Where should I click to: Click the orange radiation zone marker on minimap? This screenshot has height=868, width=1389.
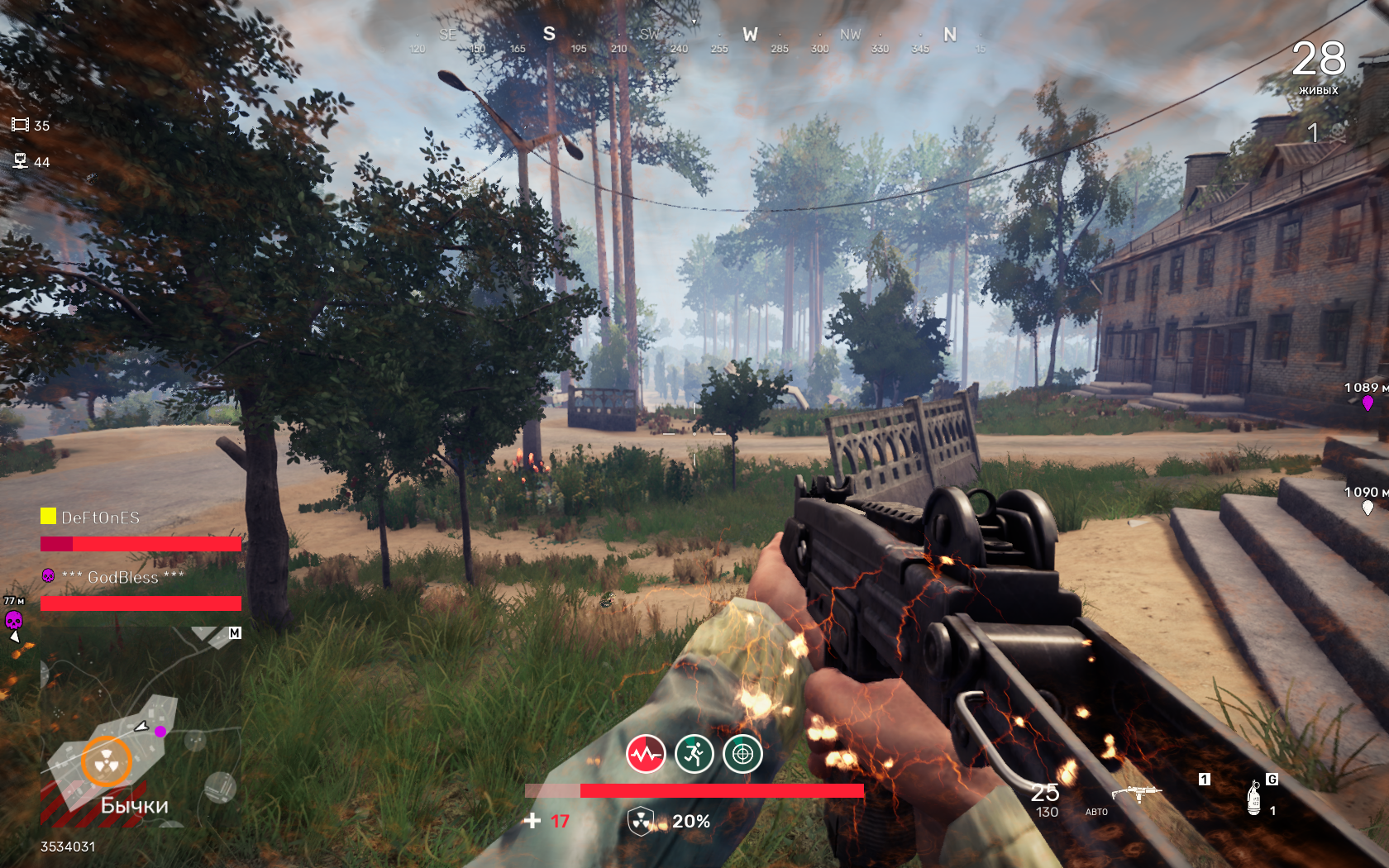pos(107,761)
